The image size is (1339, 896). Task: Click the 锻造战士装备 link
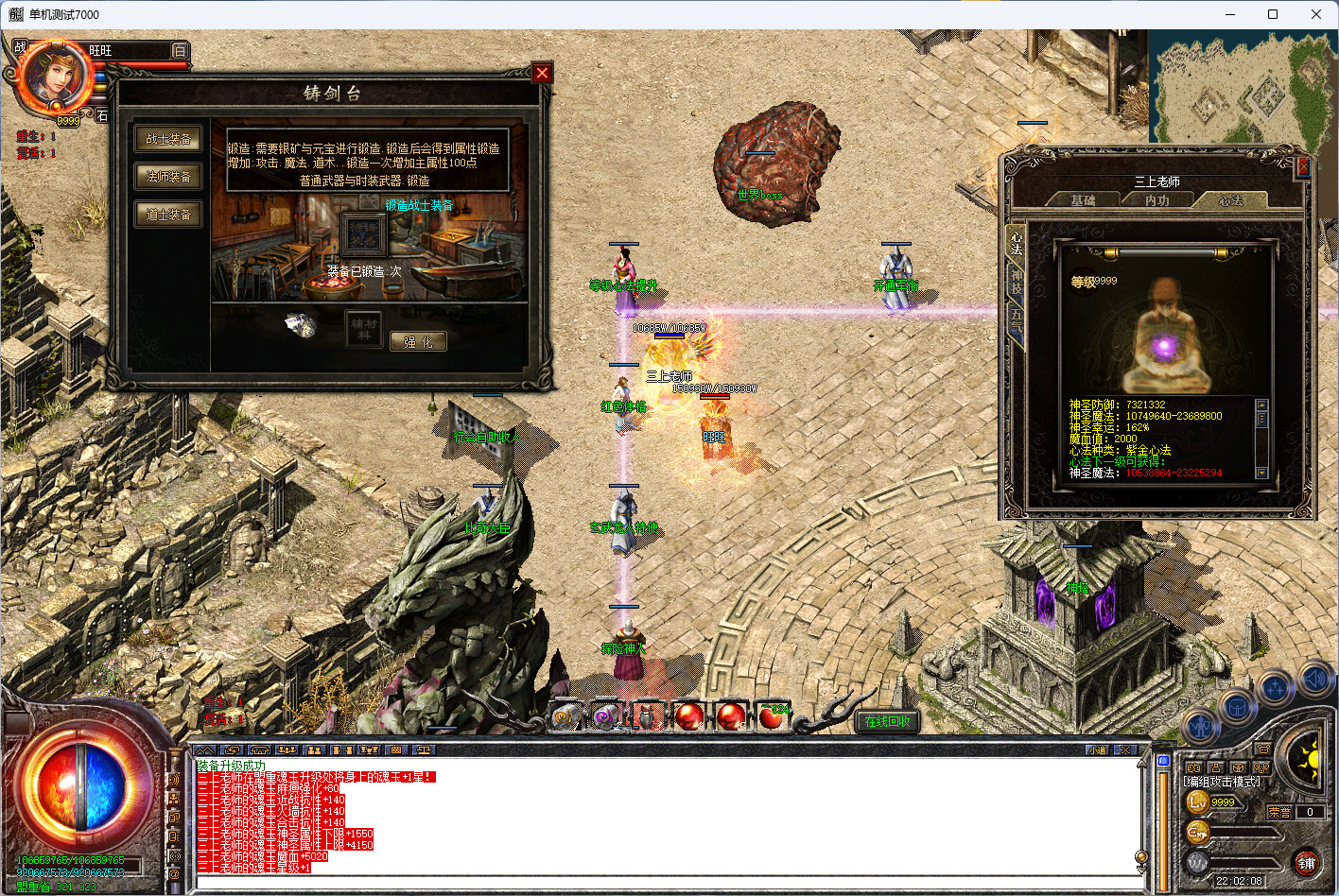coord(419,205)
